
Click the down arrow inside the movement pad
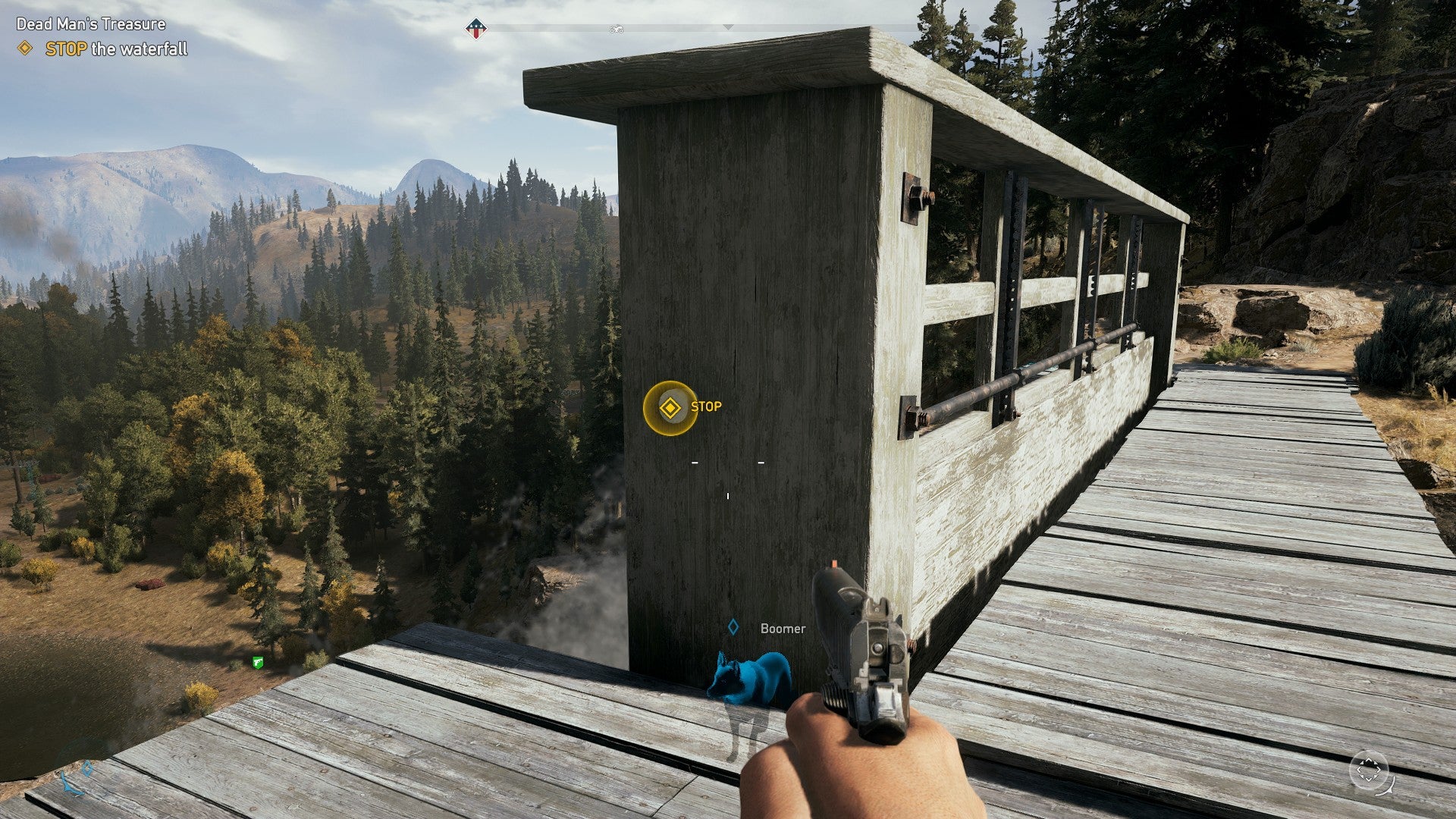point(1369,780)
